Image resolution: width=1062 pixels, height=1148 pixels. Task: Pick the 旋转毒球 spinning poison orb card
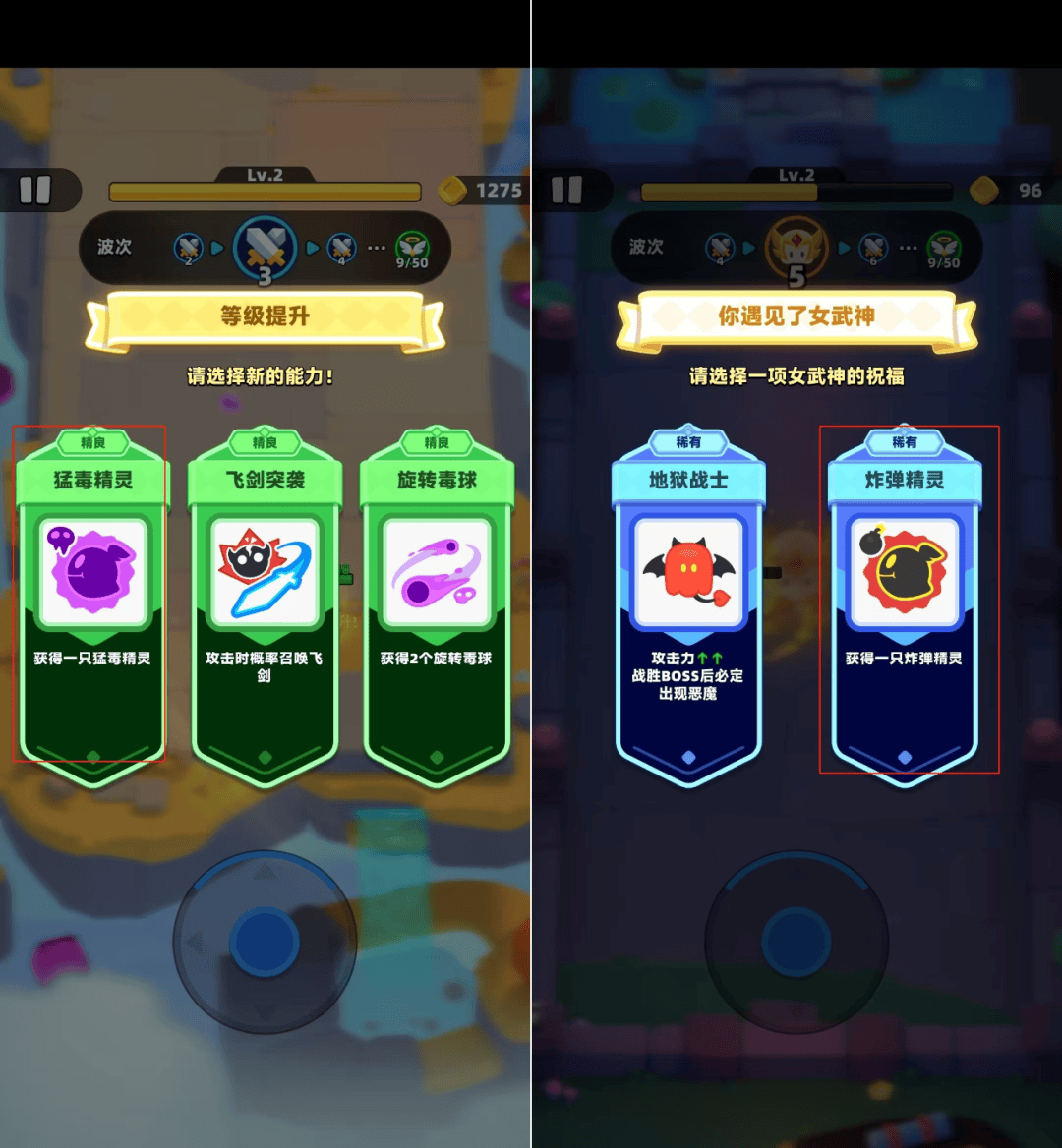[x=437, y=600]
